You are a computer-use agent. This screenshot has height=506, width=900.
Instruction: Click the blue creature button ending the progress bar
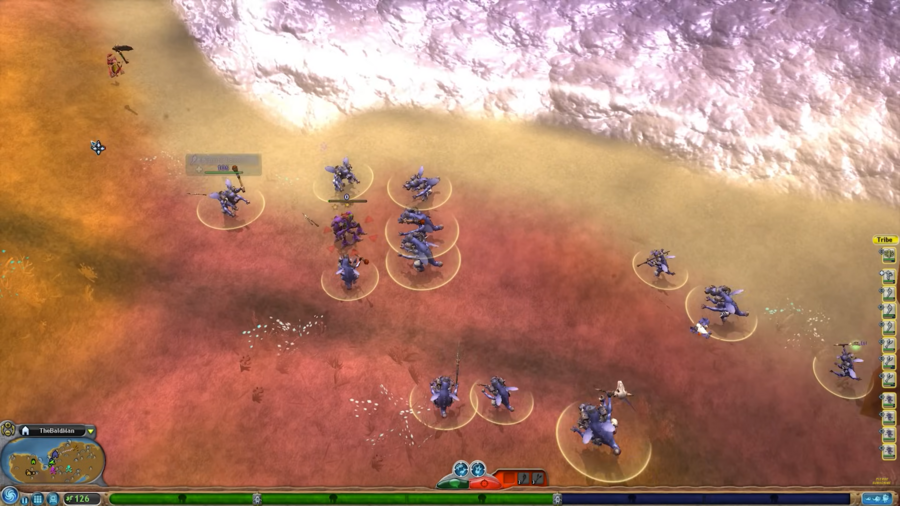click(x=875, y=498)
